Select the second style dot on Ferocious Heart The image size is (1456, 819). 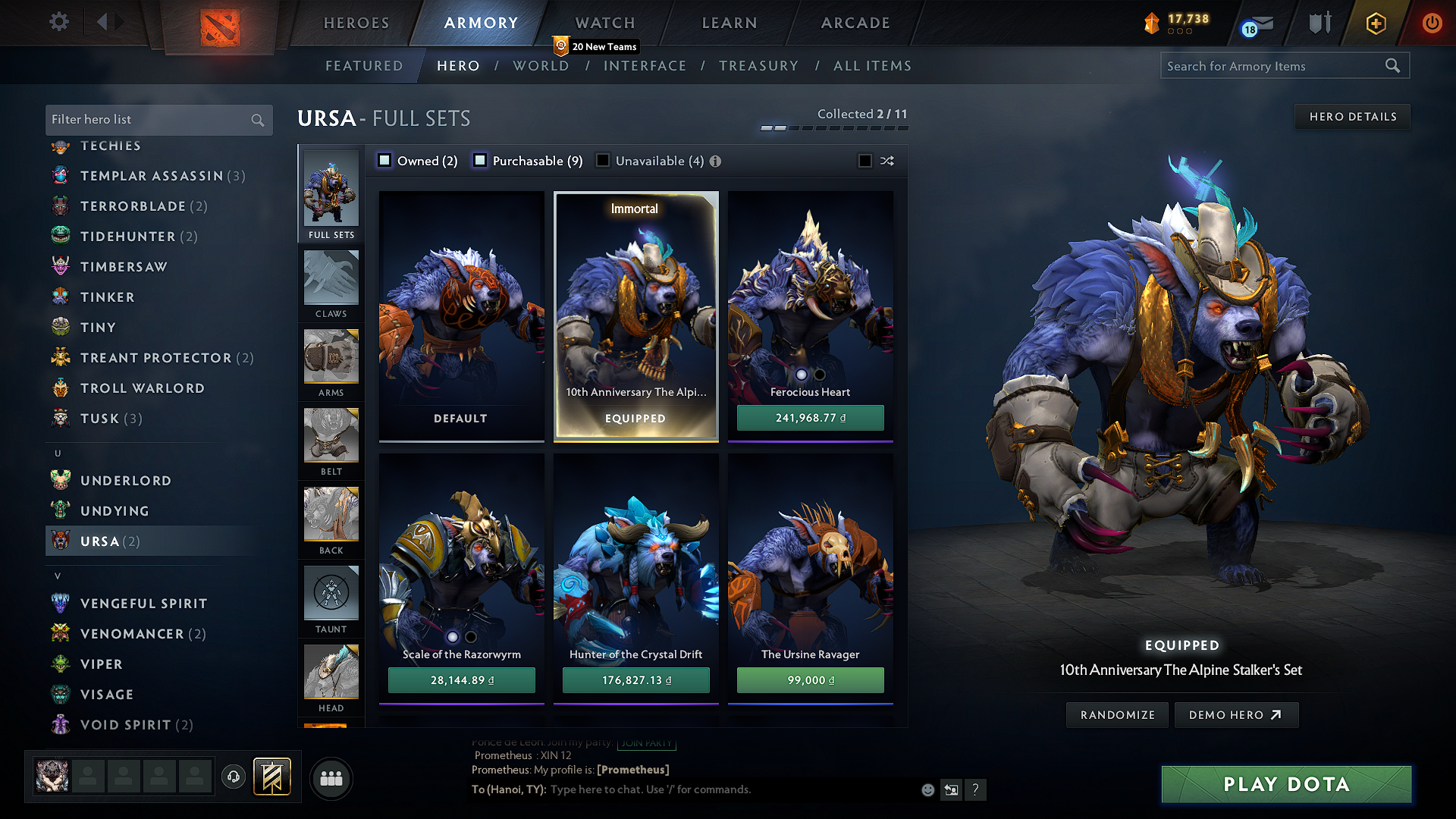click(x=819, y=375)
